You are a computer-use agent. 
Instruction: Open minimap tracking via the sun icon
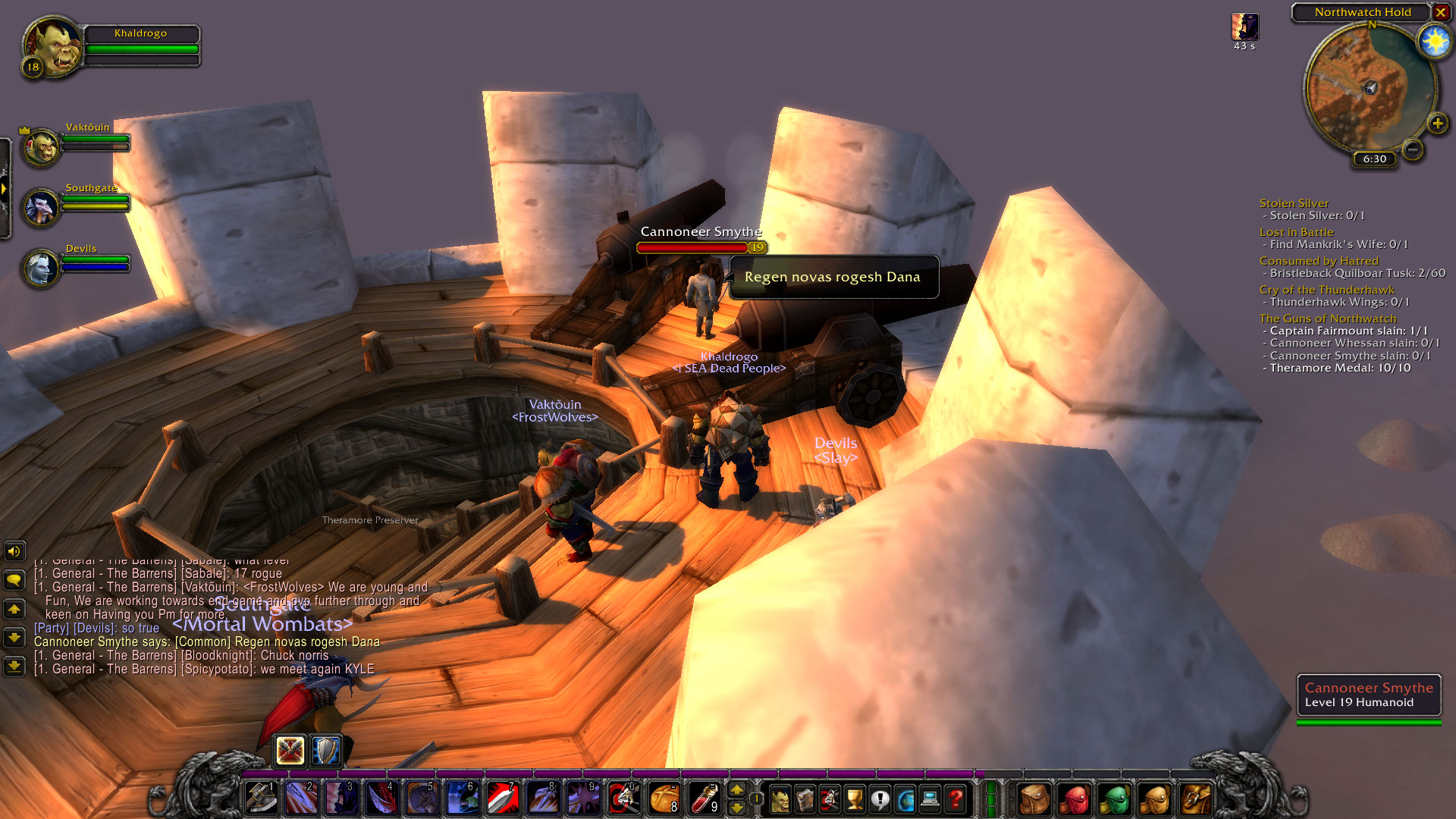click(x=1433, y=42)
